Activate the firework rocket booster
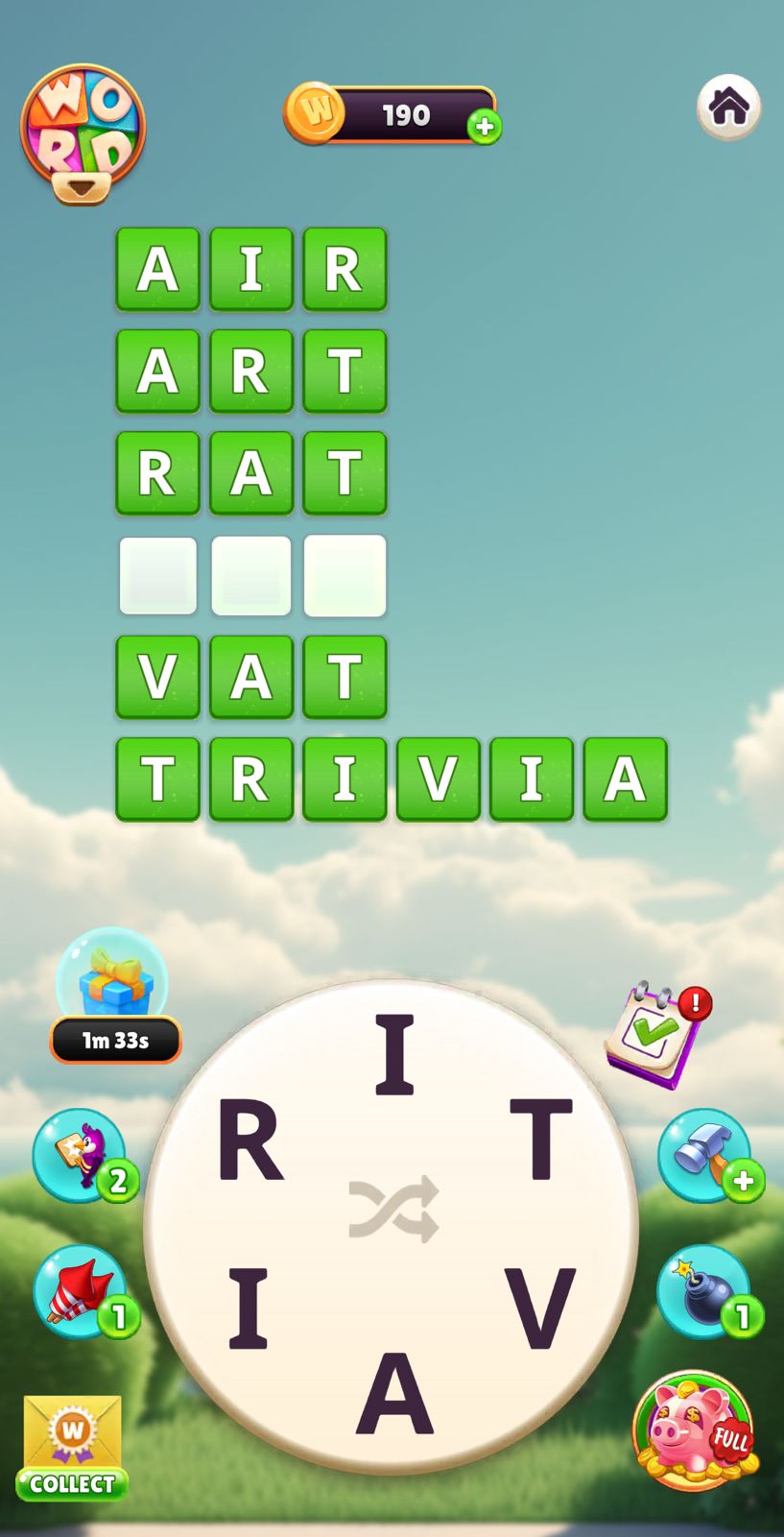 pyautogui.click(x=83, y=1292)
